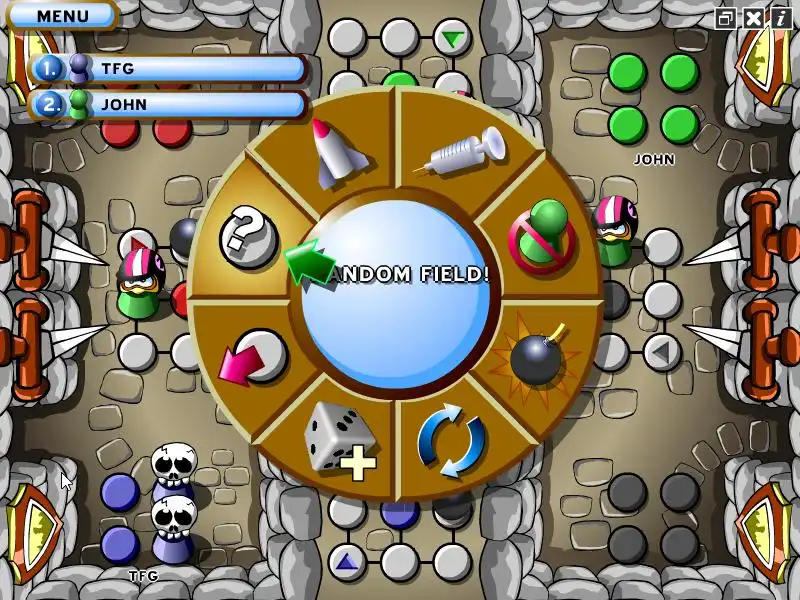The image size is (800, 600).
Task: Choose the blue circular arrows swap segment
Action: coord(452,441)
